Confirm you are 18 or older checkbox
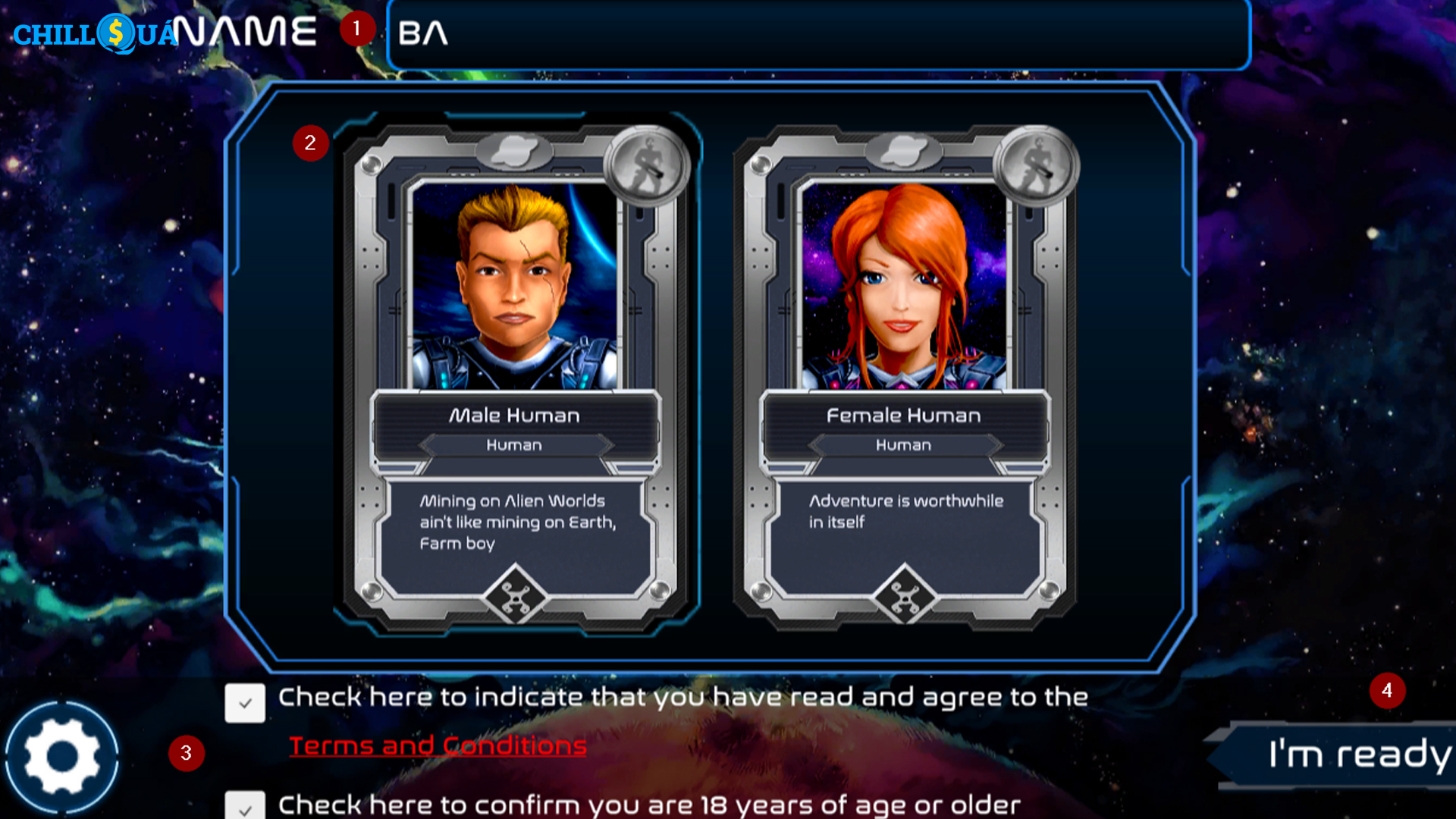 coord(245,806)
